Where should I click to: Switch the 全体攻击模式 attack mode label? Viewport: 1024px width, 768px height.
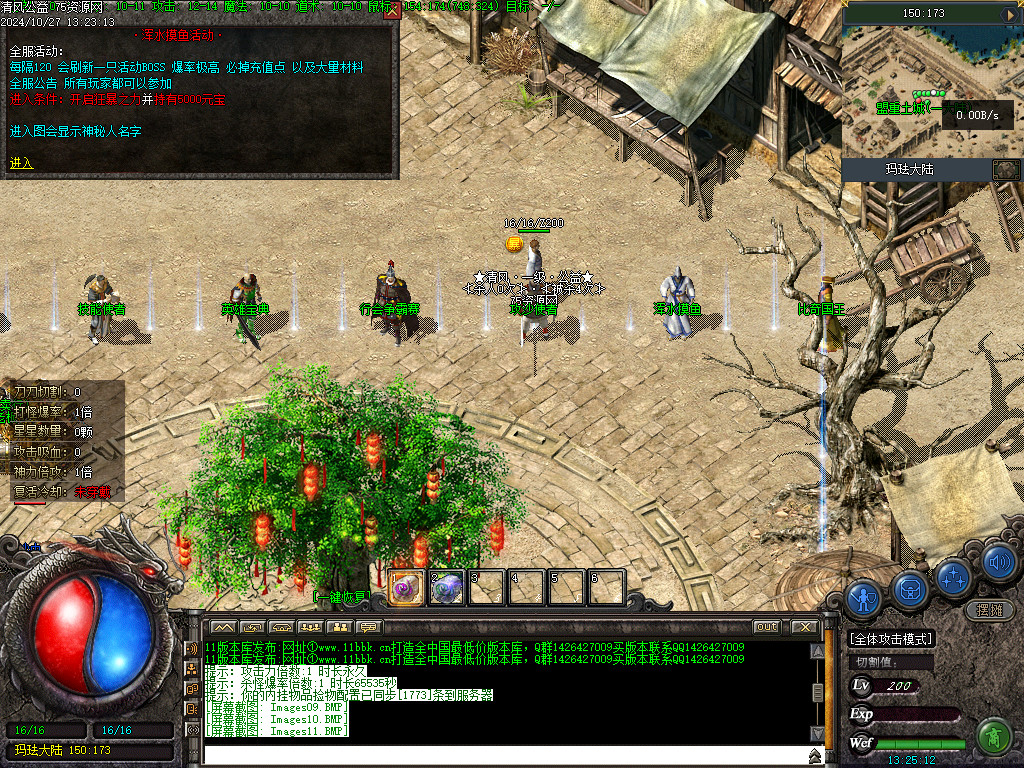[x=891, y=639]
